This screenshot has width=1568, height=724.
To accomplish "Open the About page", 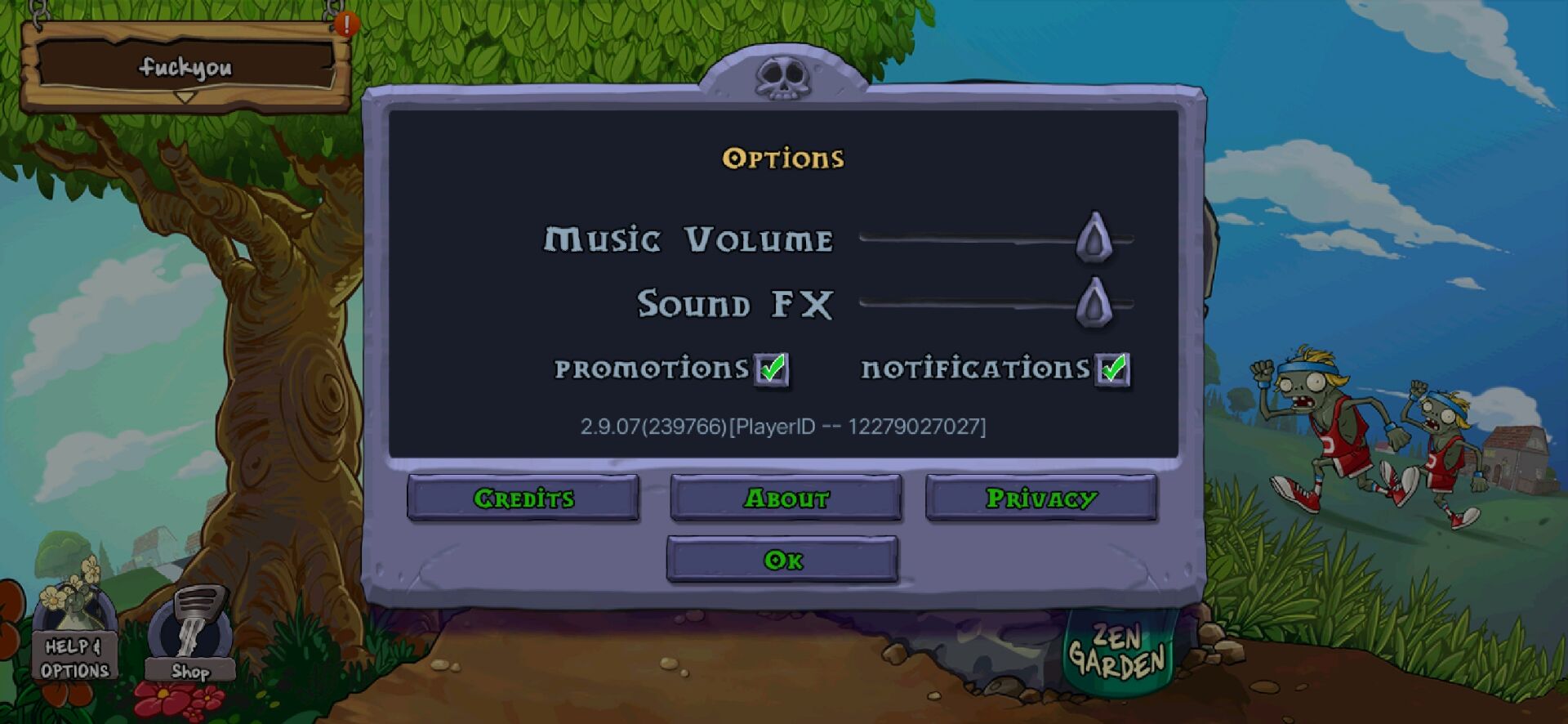I will coord(786,498).
